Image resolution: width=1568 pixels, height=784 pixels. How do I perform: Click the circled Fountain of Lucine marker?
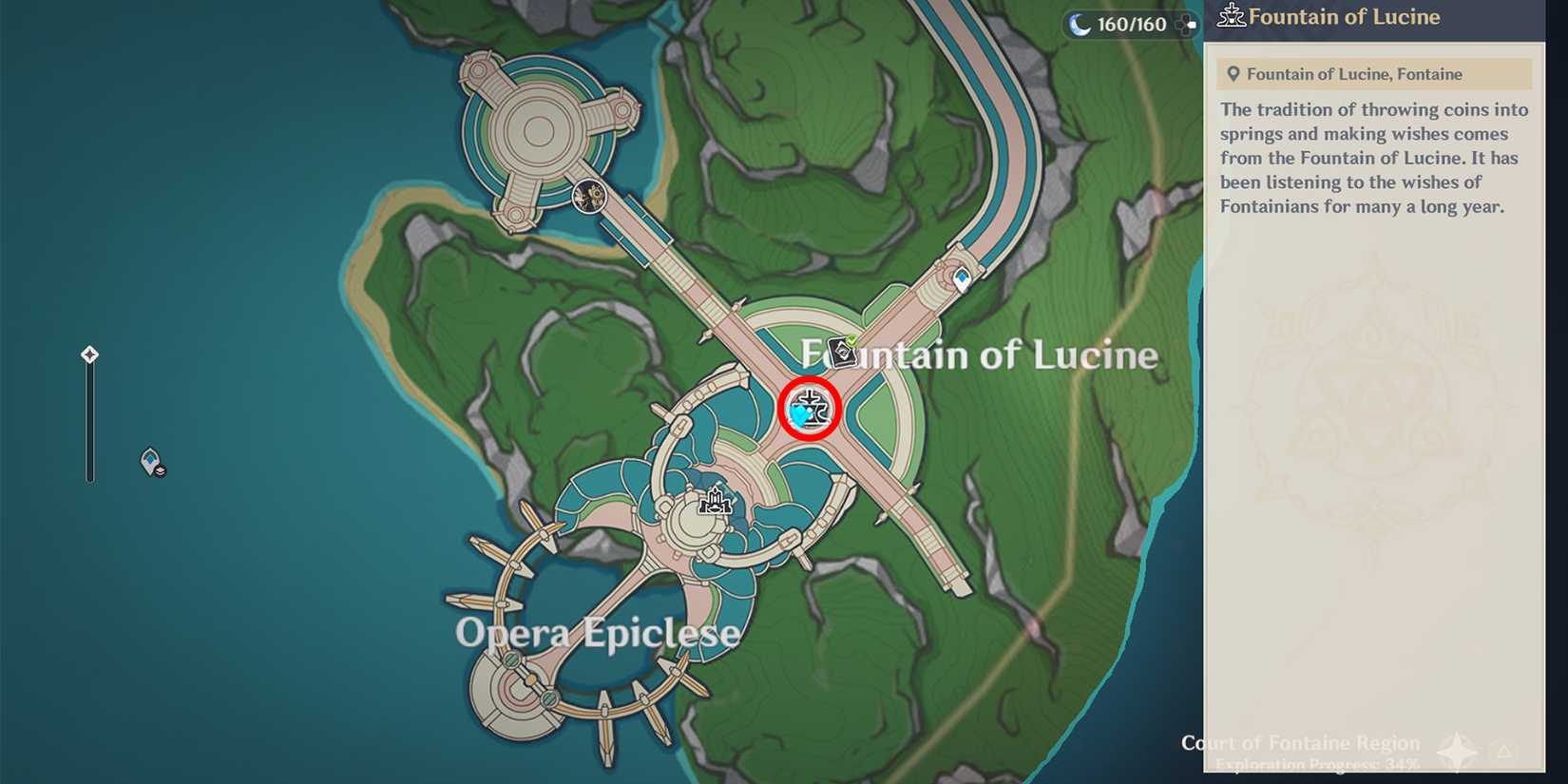click(808, 411)
